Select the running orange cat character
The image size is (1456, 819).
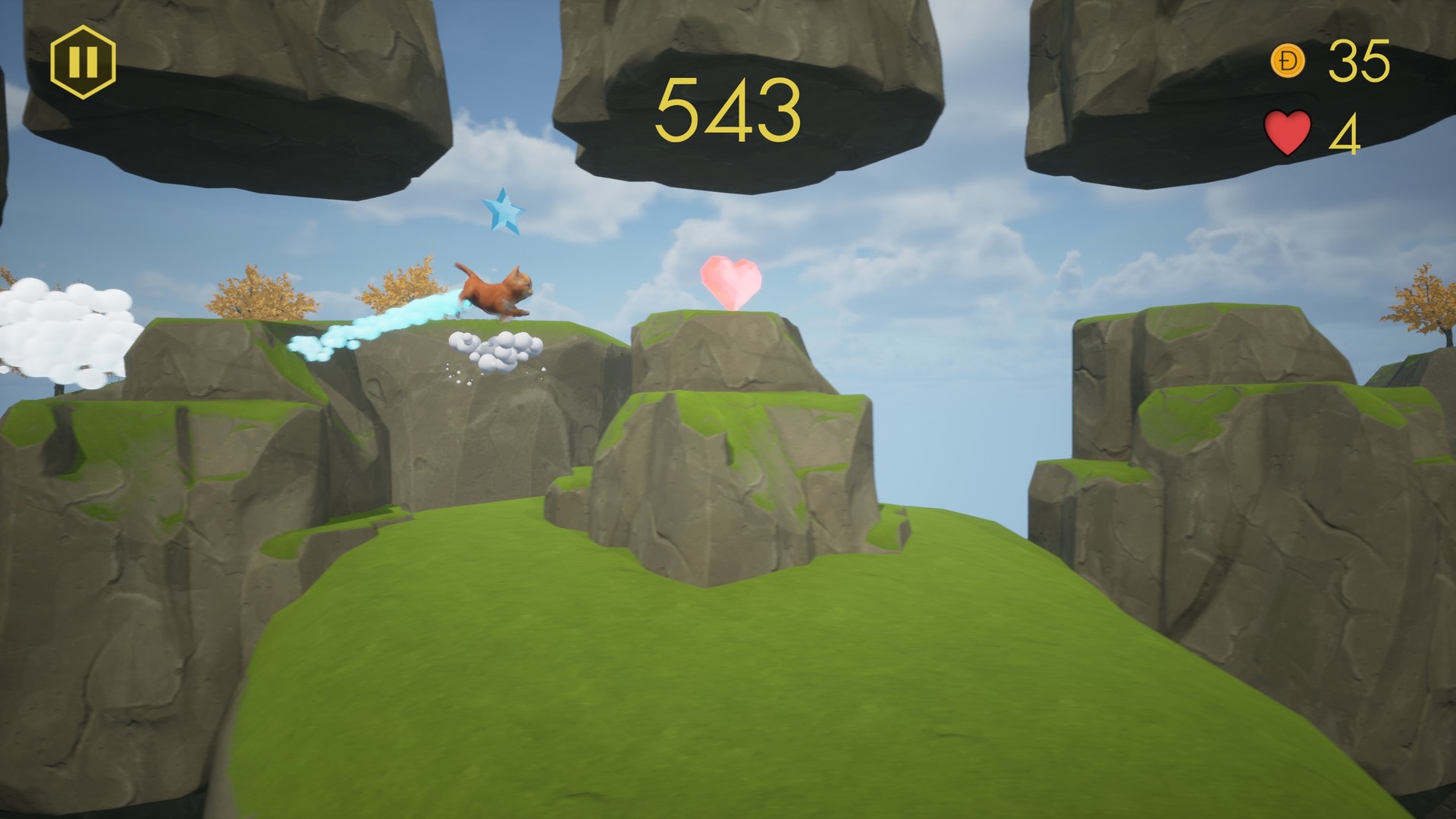pos(494,290)
